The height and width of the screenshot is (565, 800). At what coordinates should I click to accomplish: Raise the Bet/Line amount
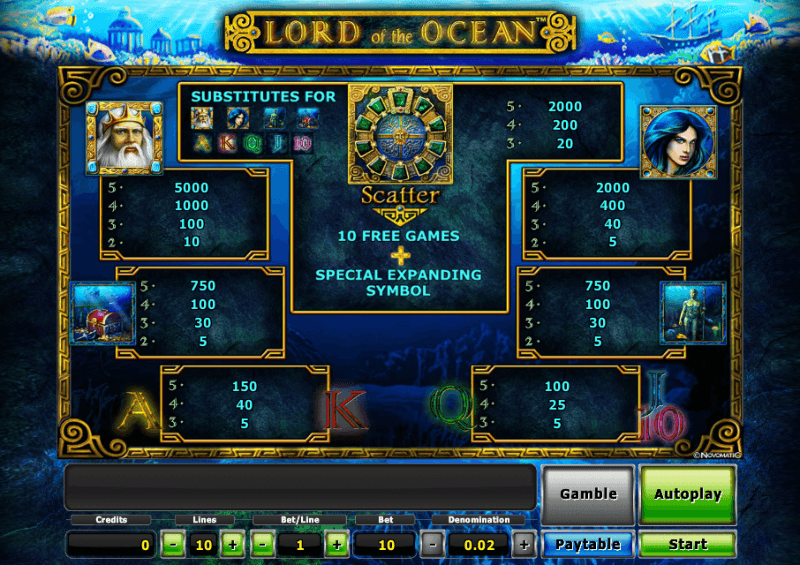[x=336, y=545]
